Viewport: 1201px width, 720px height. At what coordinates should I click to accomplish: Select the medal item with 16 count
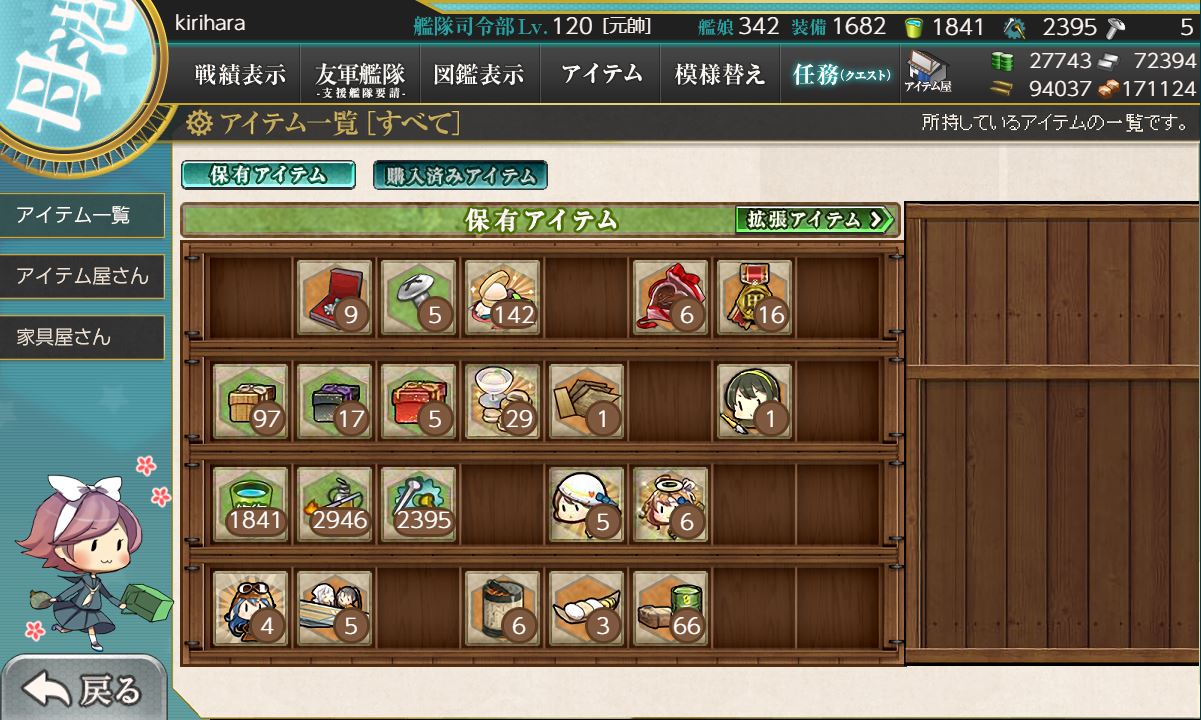point(754,297)
